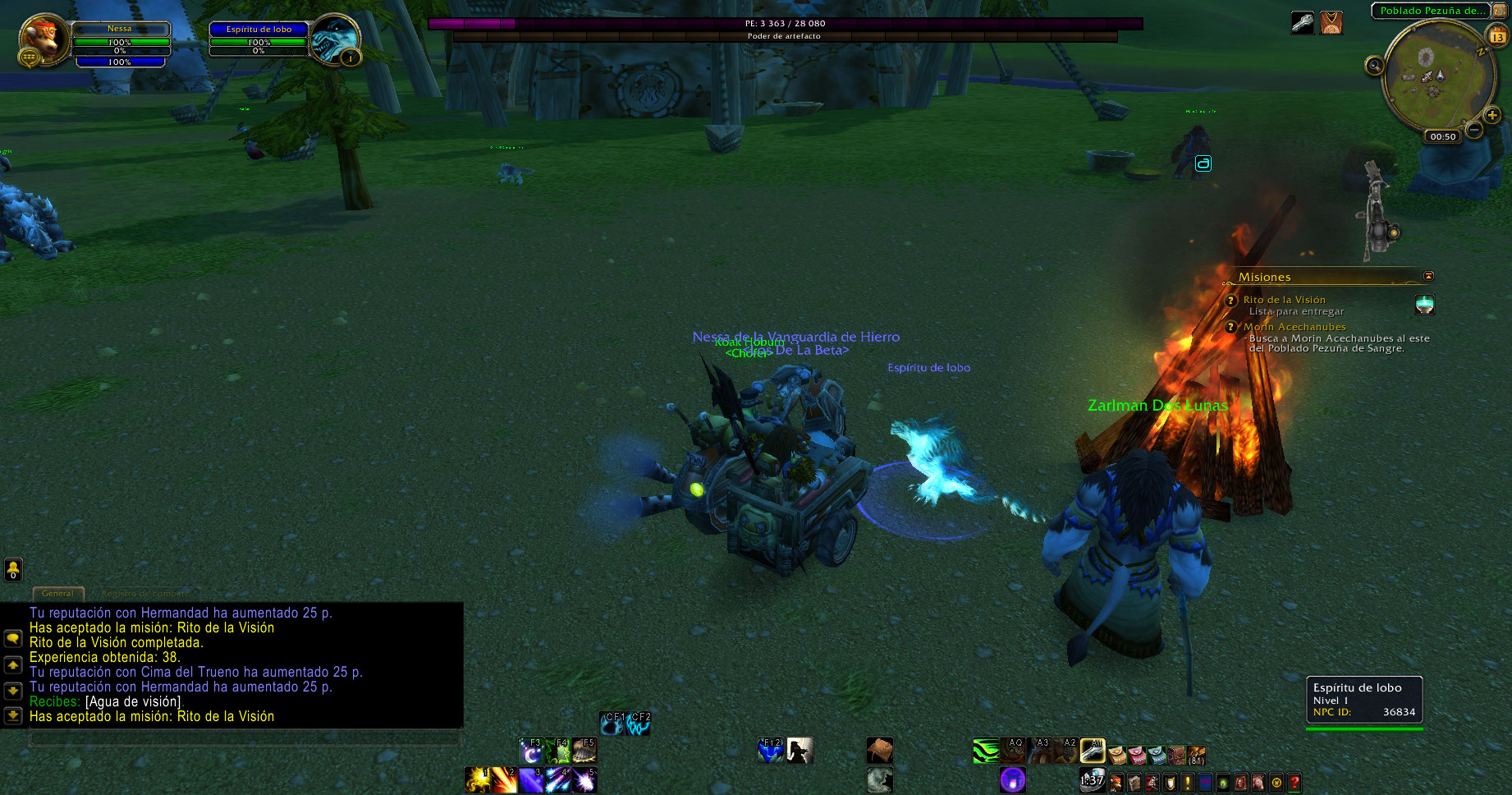Viewport: 1512px width, 795px height.
Task: Select Nessa's player portrait frame
Action: pos(44,41)
